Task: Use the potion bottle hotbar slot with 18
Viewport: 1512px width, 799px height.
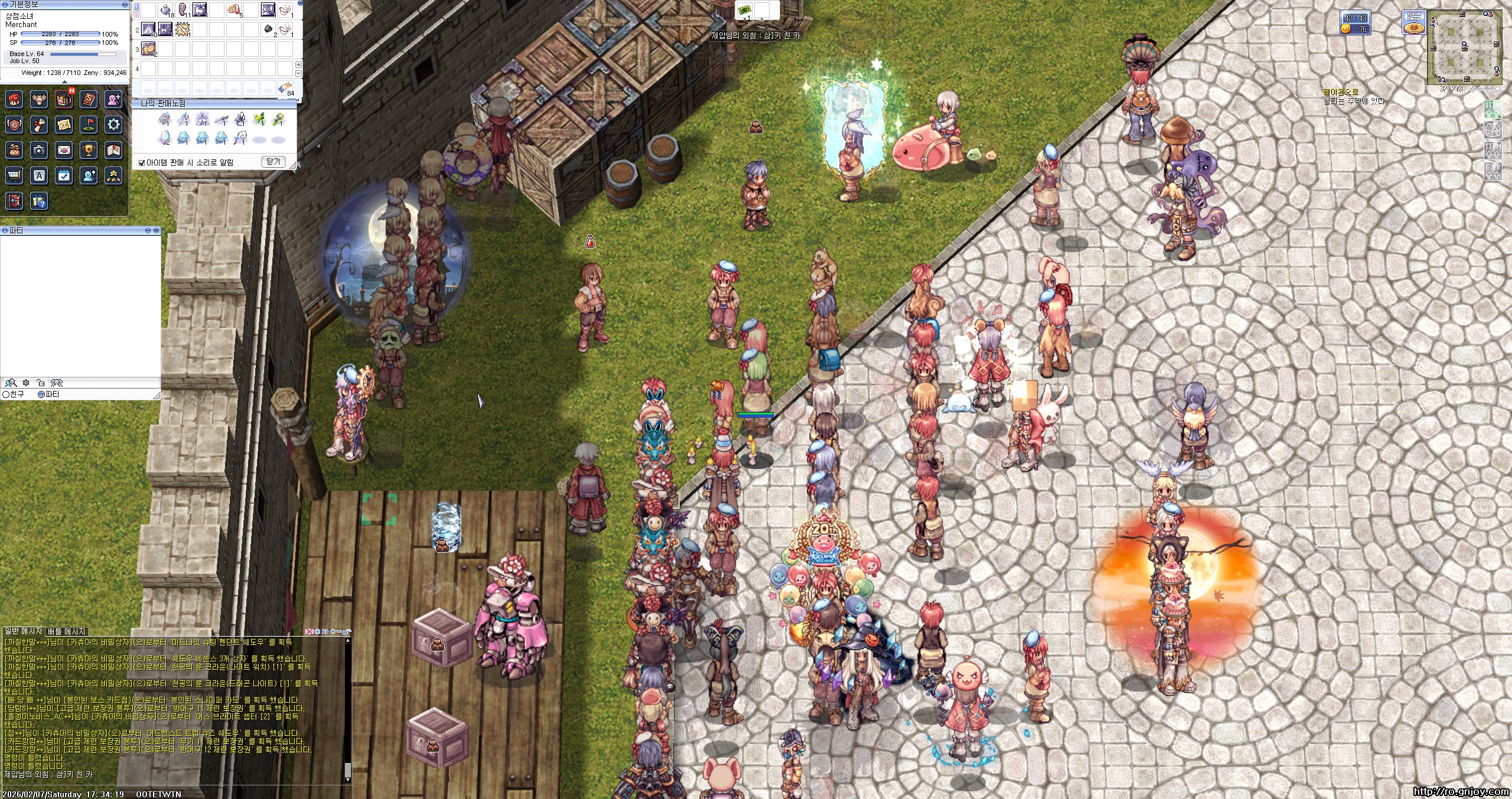Action: pos(166,10)
